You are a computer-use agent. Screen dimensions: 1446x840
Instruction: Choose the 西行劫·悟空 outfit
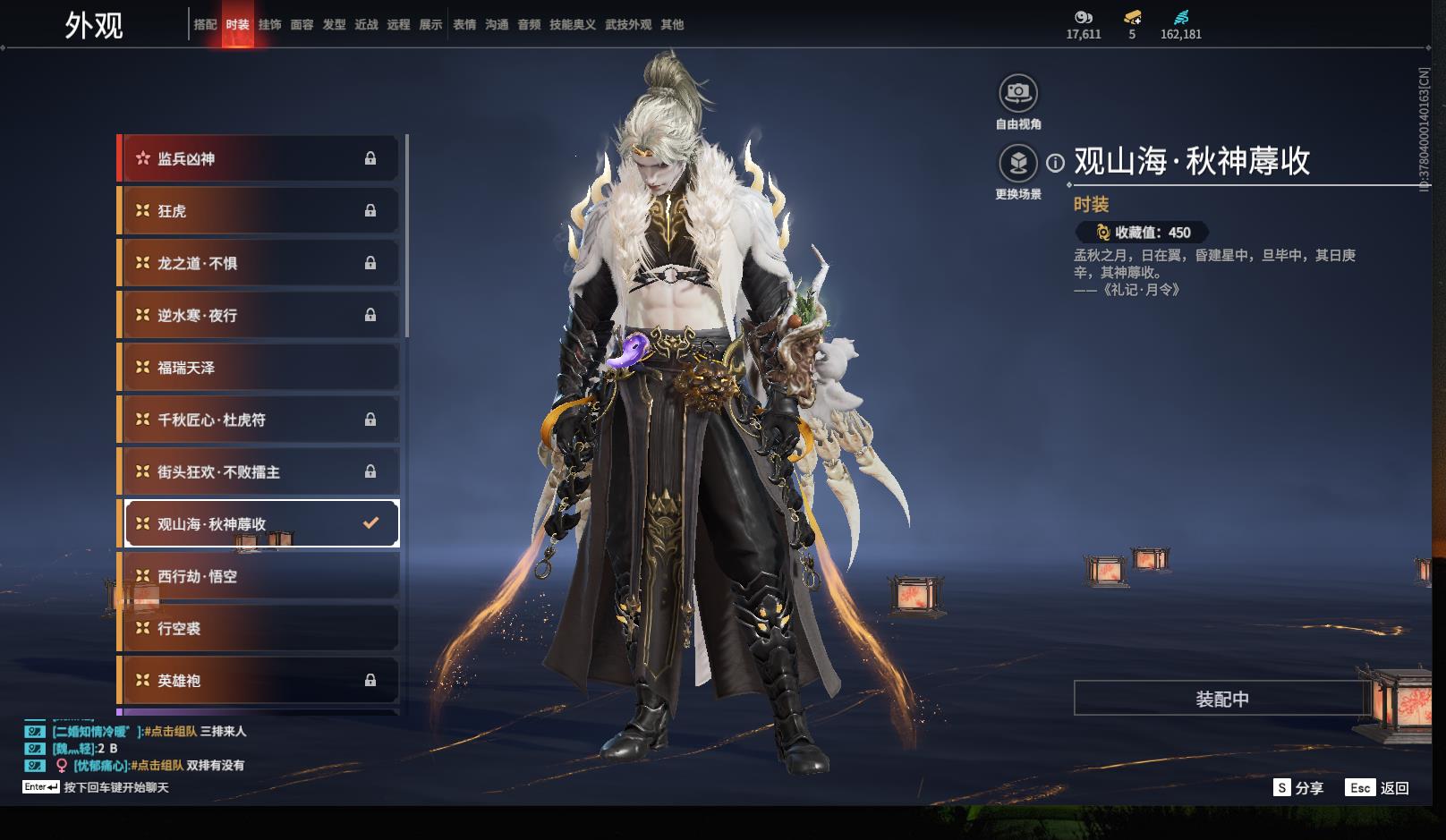pyautogui.click(x=259, y=576)
